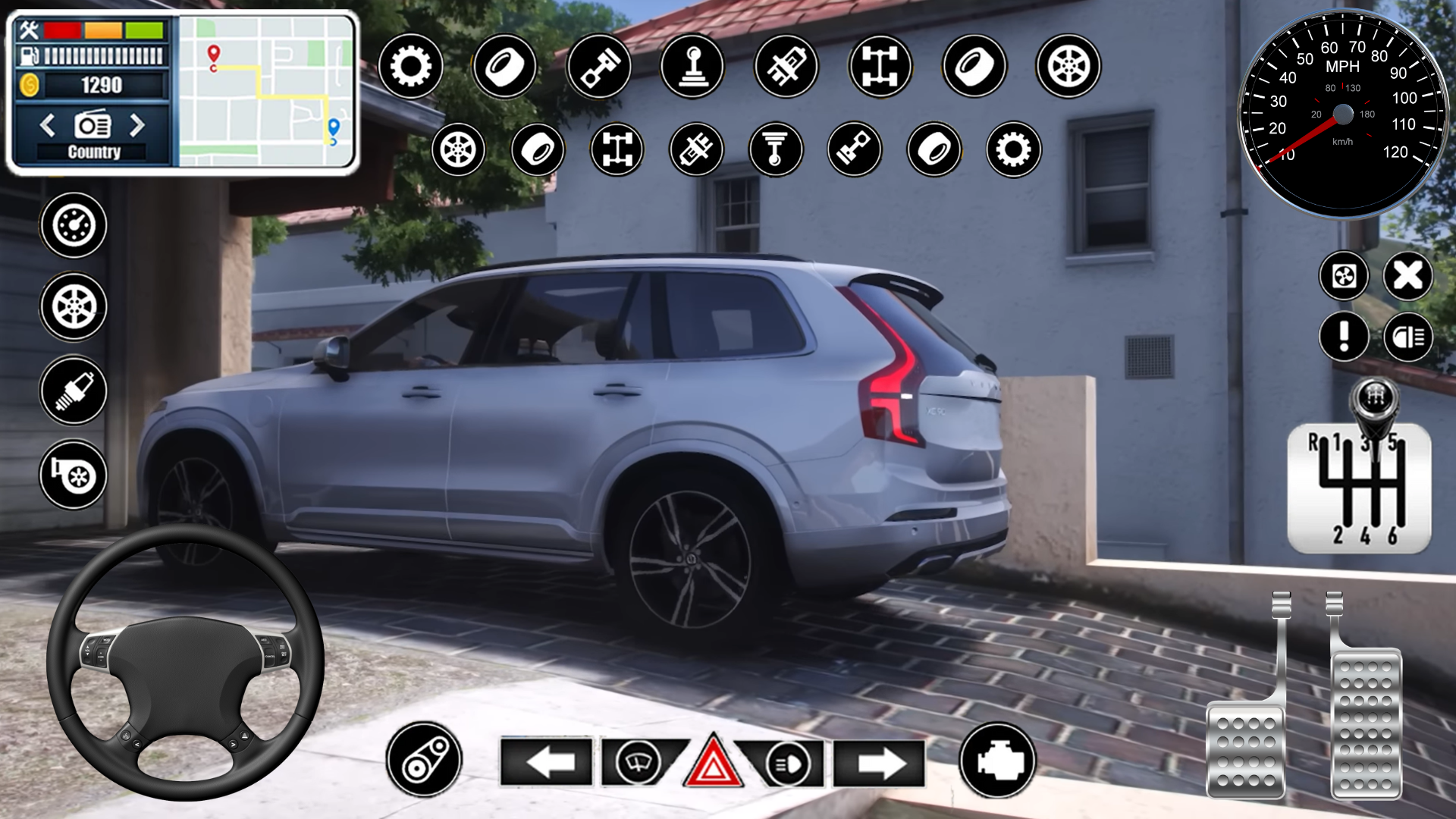This screenshot has height=819, width=1456.
Task: Select the spark plug icon on left sidebar
Action: coord(72,391)
